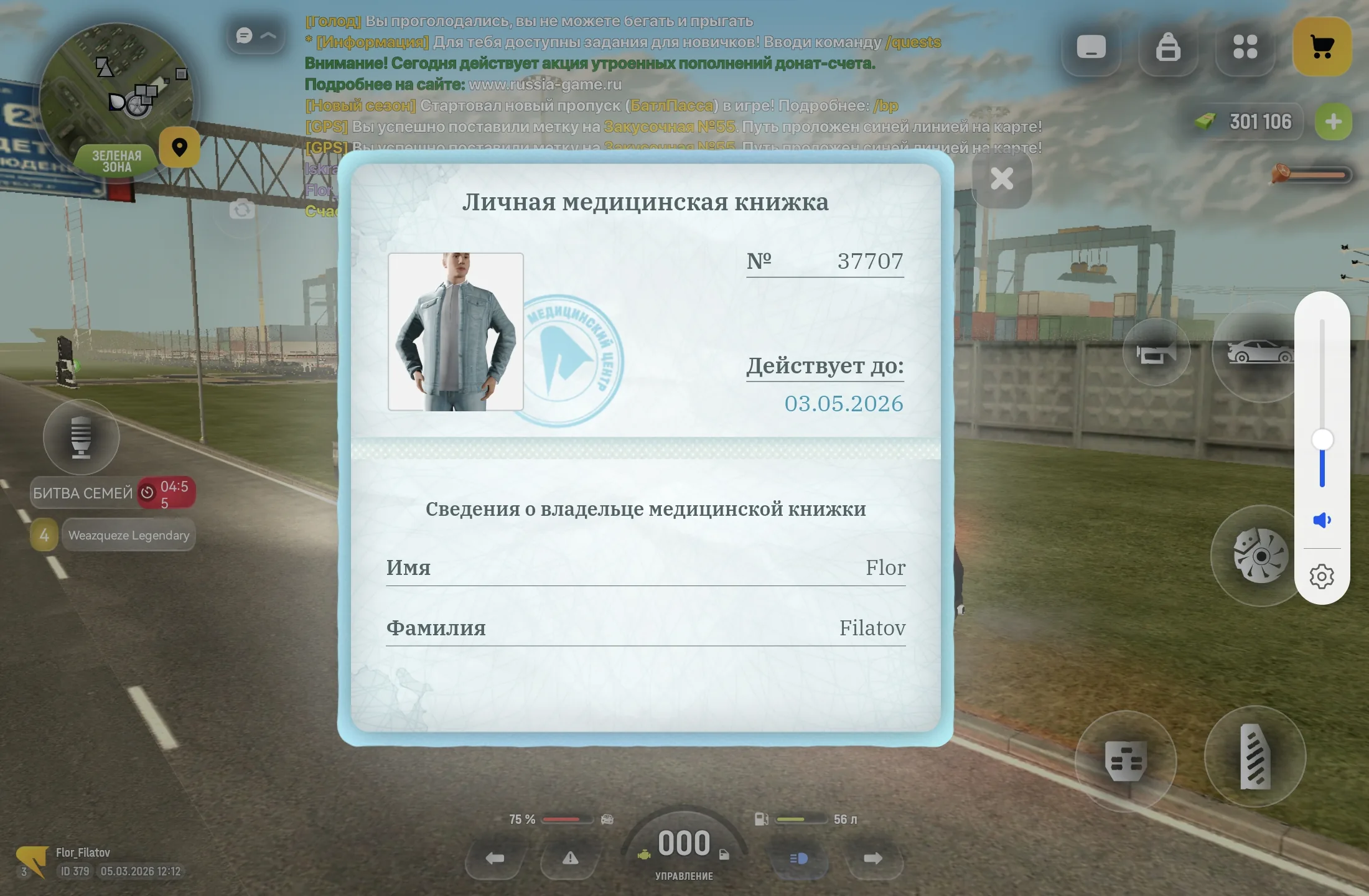The height and width of the screenshot is (896, 1369).
Task: Open the four-dot menu grid
Action: pyautogui.click(x=1245, y=47)
